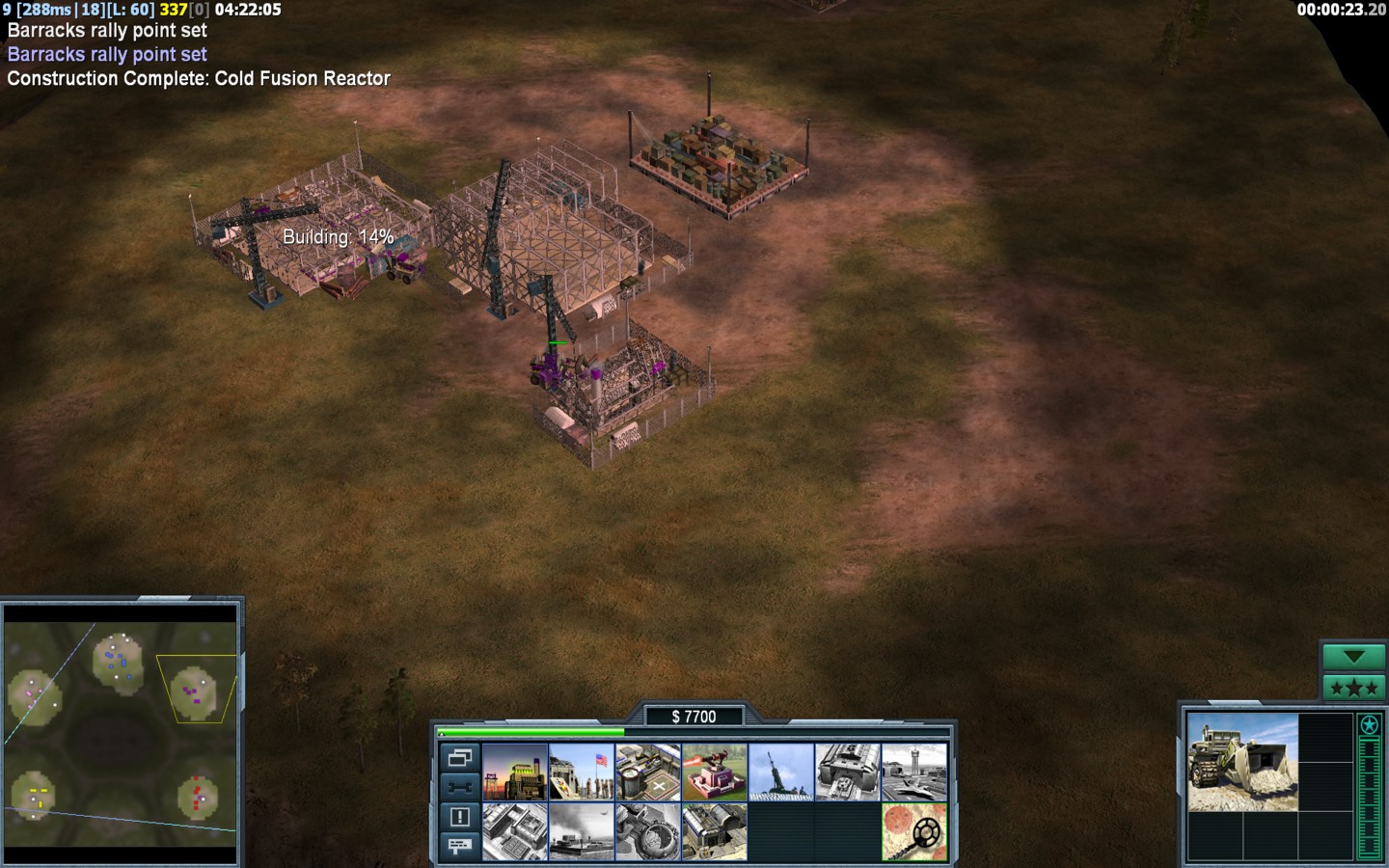Viewport: 1389px width, 868px height.
Task: Select the Fire Base artillery icon
Action: pyautogui.click(x=781, y=772)
